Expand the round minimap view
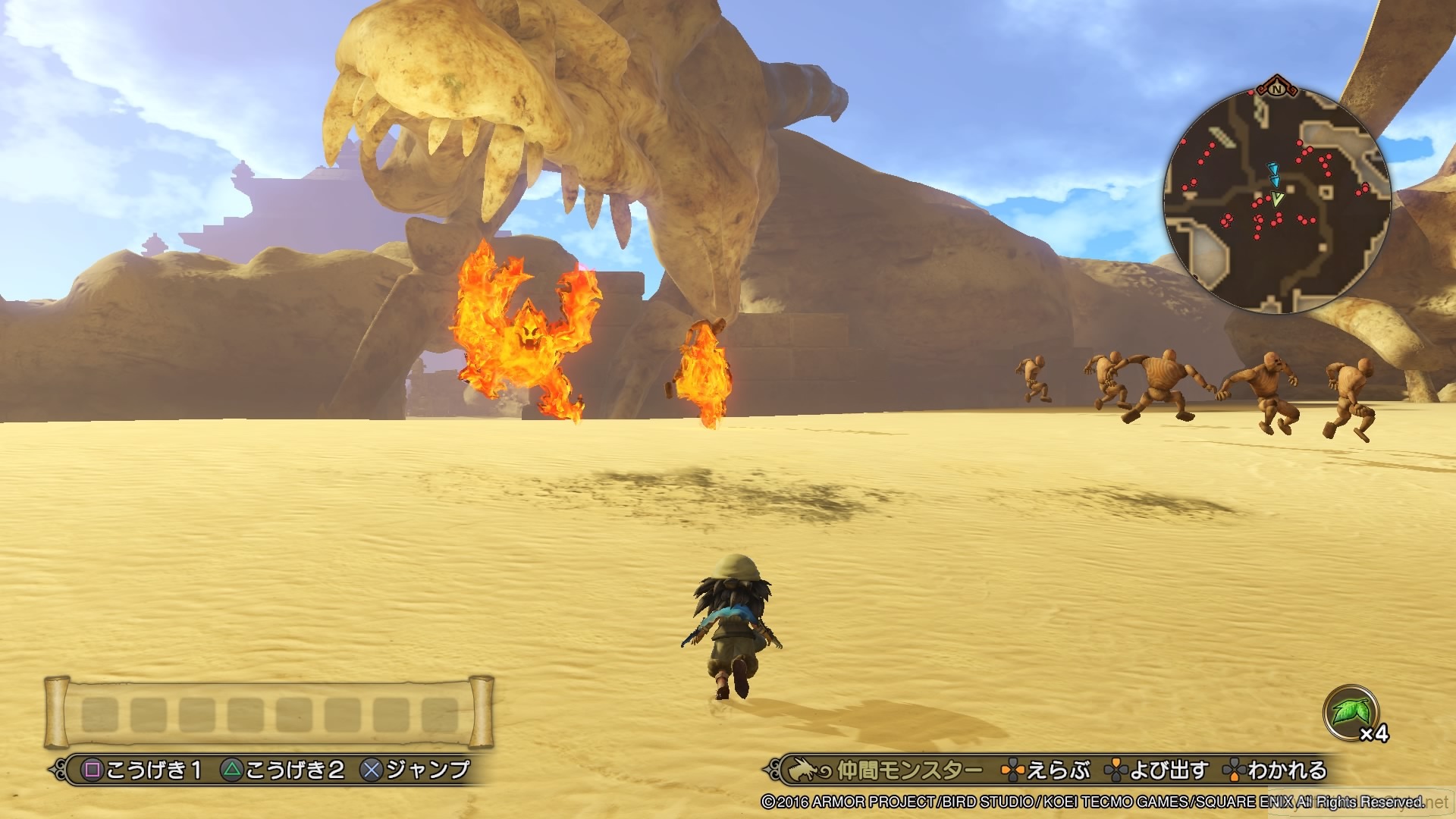 tap(1278, 193)
